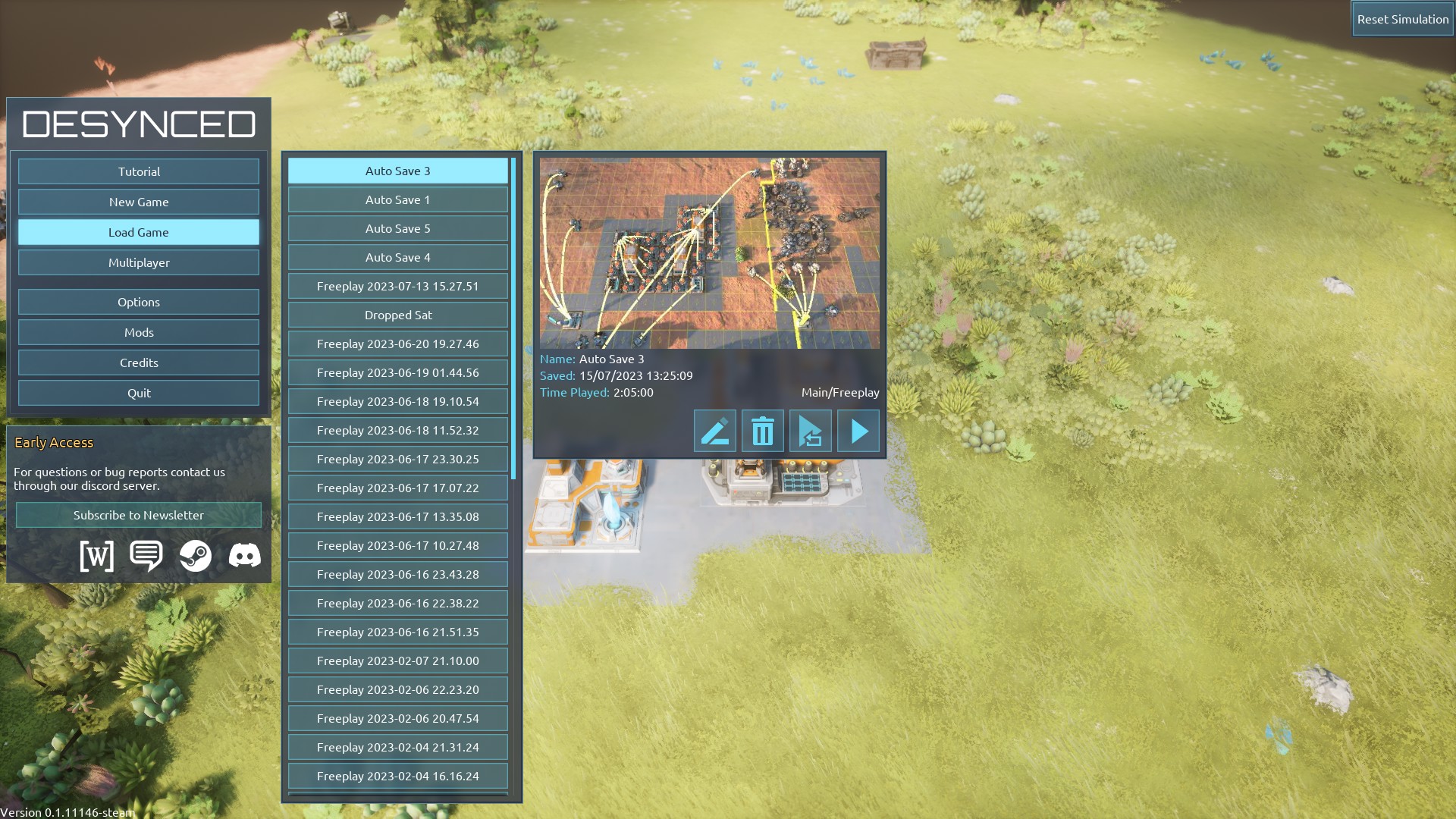Load the selected save with play arrow
The width and height of the screenshot is (1456, 819).
(858, 431)
